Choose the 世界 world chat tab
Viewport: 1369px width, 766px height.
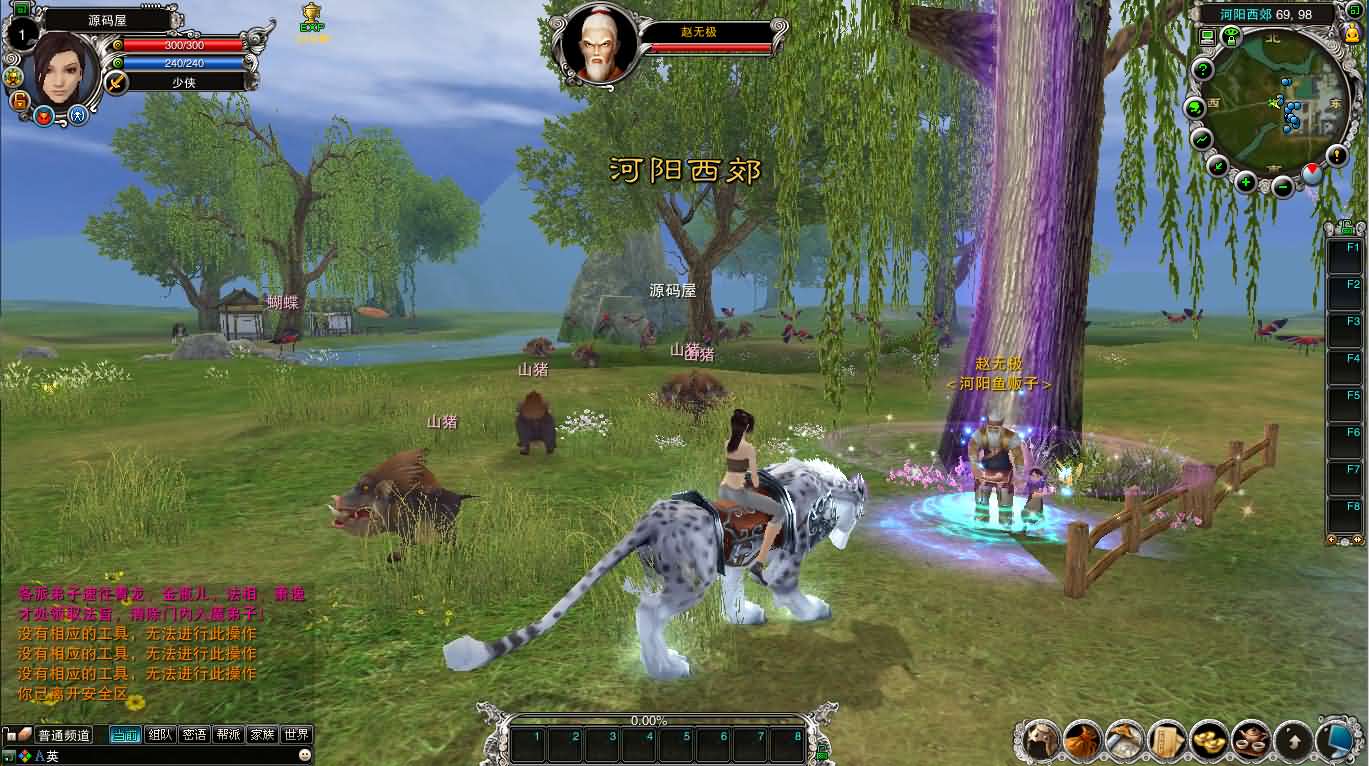pyautogui.click(x=296, y=734)
